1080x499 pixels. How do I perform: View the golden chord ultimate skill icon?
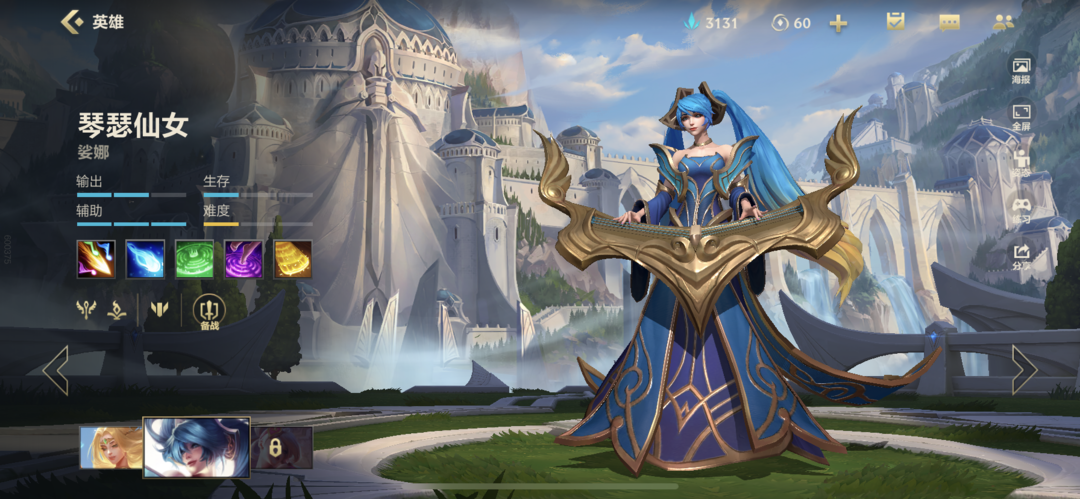[x=292, y=259]
